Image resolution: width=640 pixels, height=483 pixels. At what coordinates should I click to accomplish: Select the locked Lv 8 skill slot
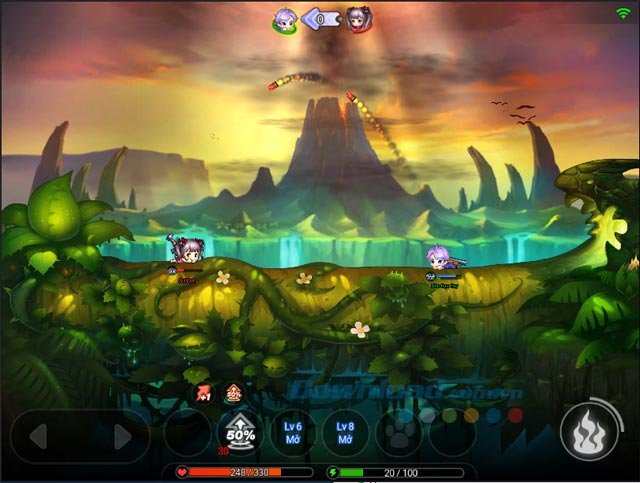pyautogui.click(x=346, y=433)
